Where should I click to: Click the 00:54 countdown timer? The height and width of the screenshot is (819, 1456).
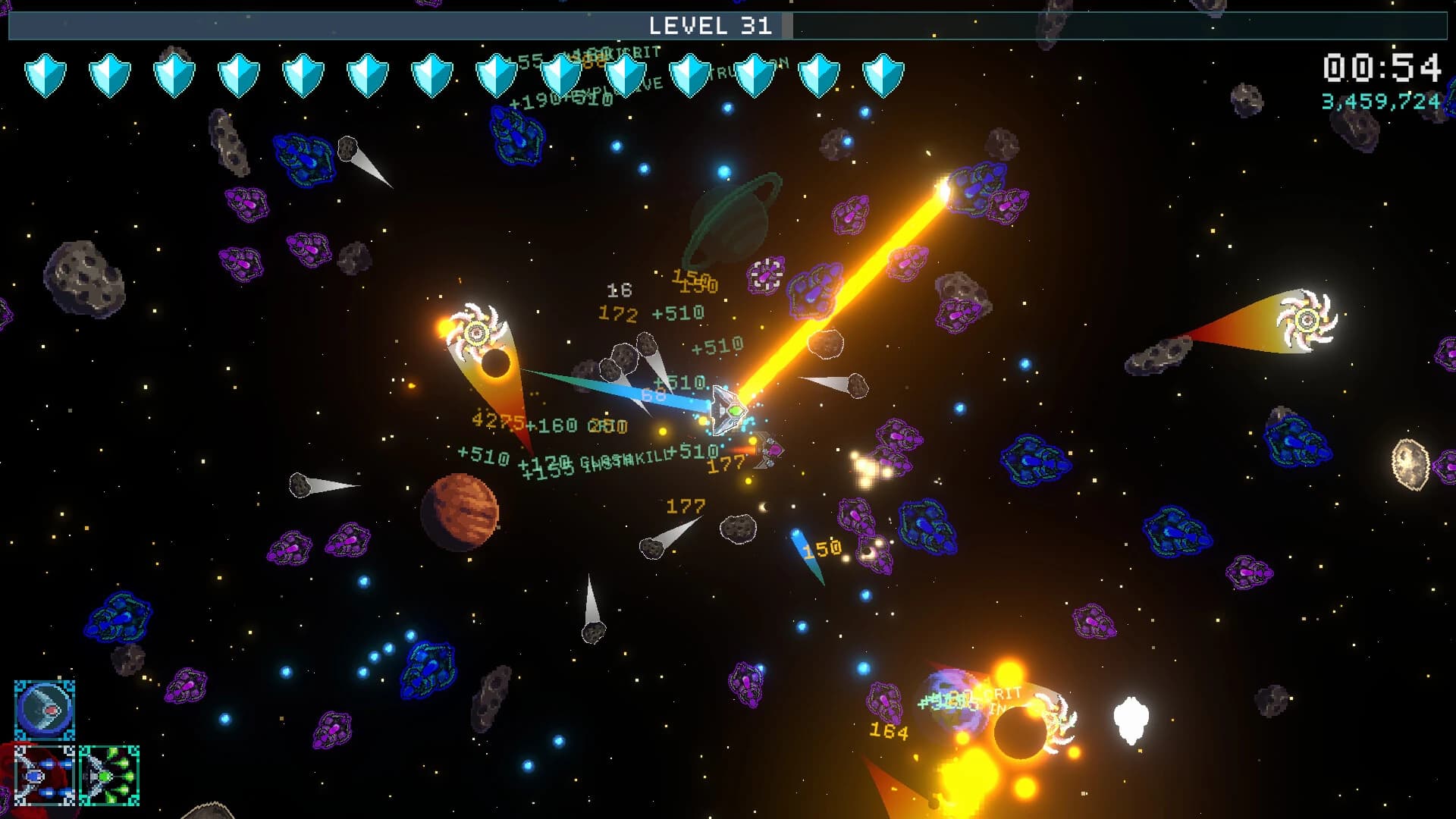[1382, 68]
